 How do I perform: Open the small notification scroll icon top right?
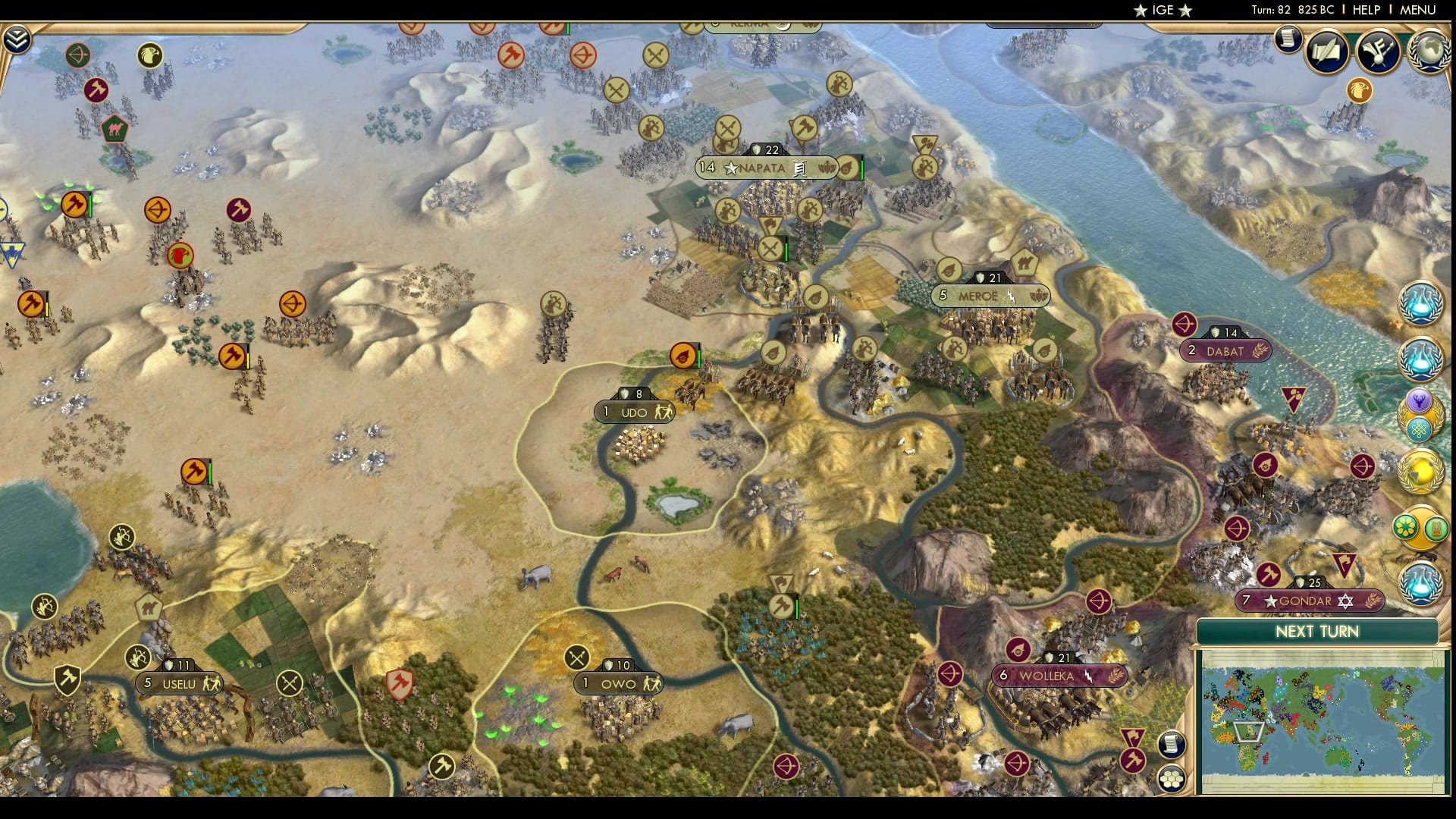[x=1287, y=39]
